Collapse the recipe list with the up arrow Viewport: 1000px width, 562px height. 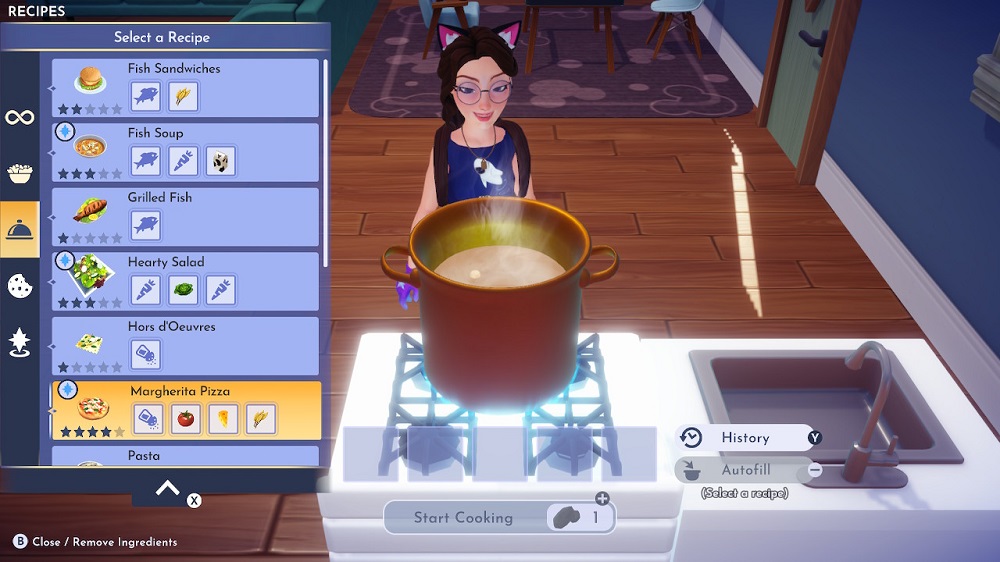point(168,489)
